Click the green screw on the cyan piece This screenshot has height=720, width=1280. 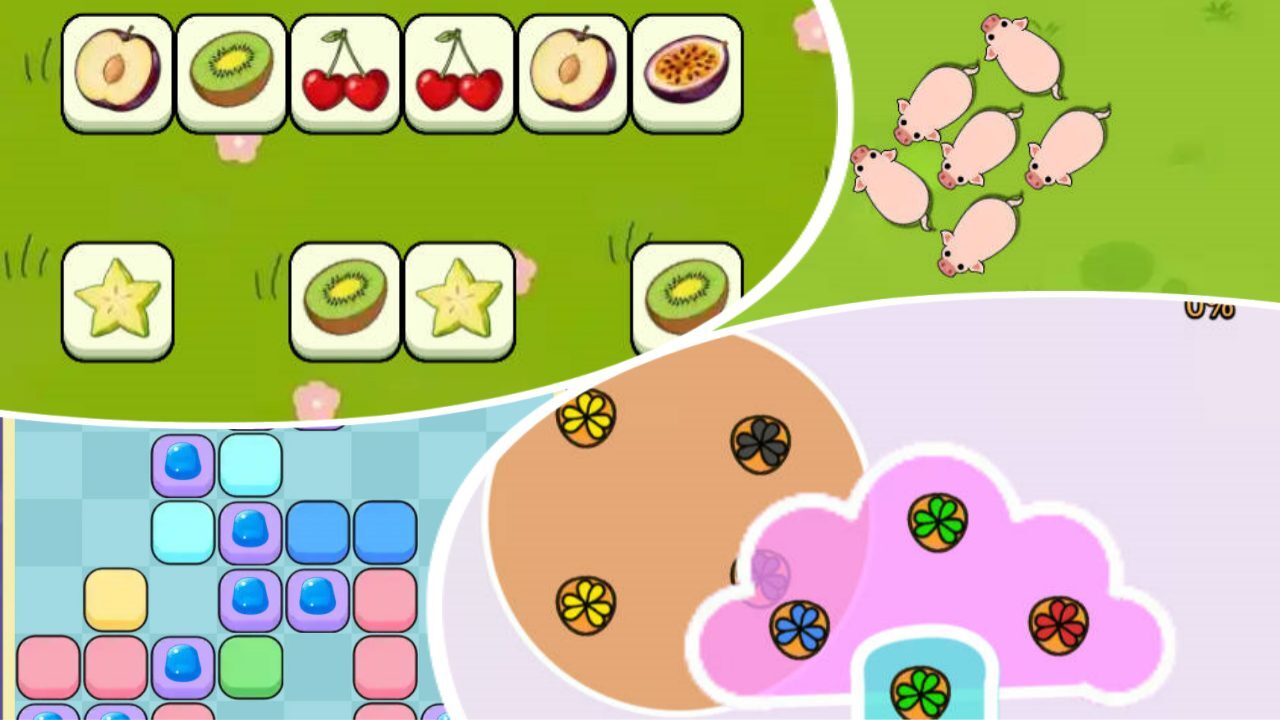click(x=920, y=692)
